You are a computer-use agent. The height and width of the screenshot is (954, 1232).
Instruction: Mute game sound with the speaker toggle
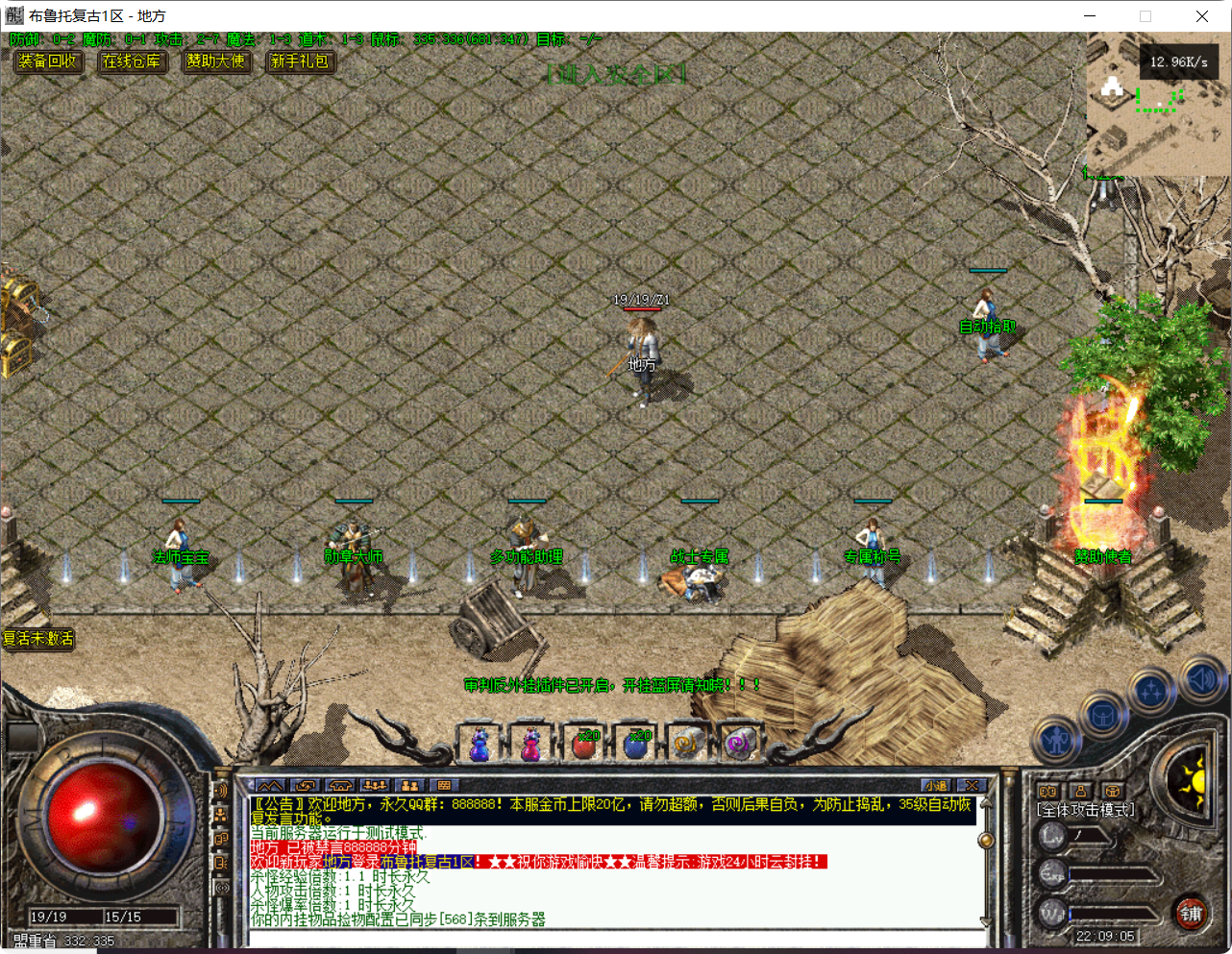pyautogui.click(x=1202, y=677)
